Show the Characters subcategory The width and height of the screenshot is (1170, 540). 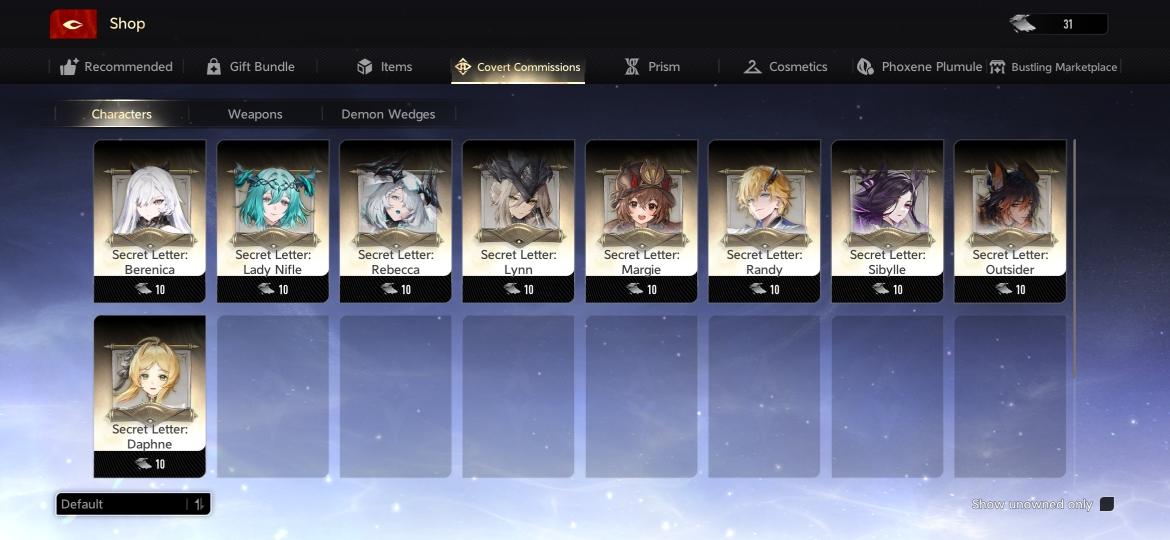click(121, 114)
